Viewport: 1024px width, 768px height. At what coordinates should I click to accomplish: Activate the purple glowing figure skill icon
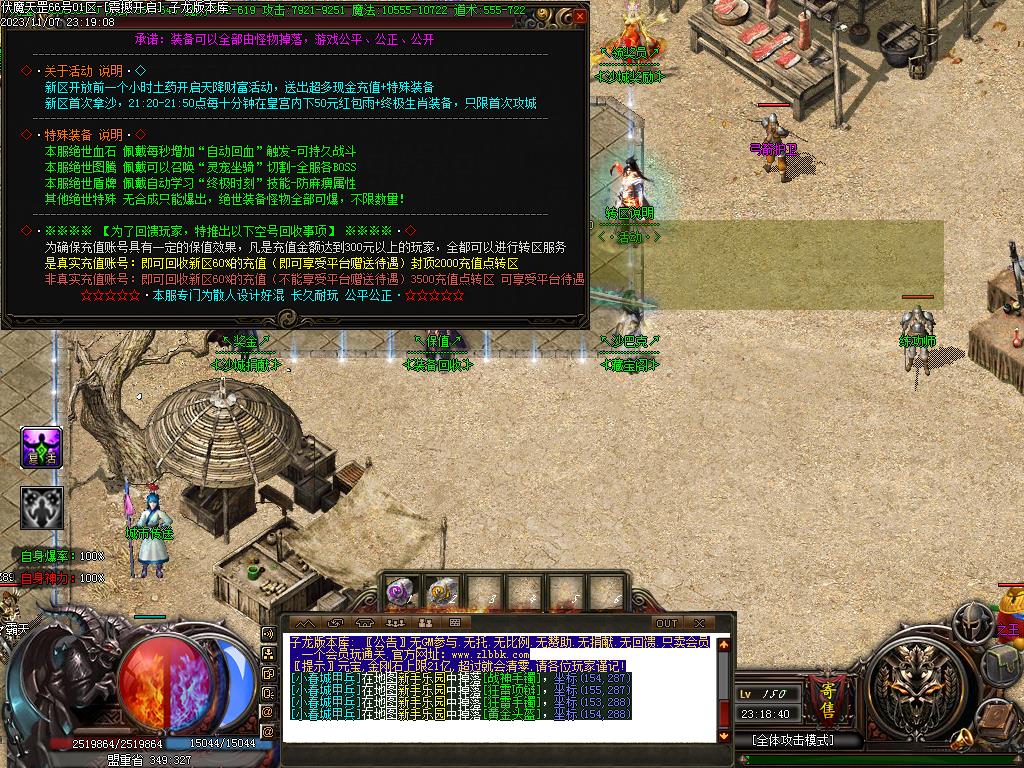pyautogui.click(x=42, y=447)
